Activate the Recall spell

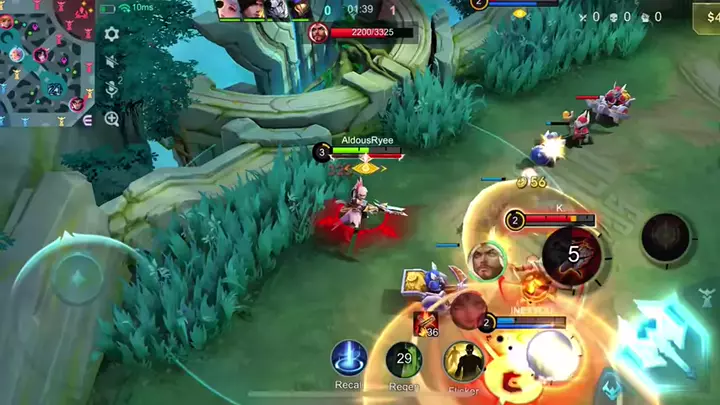point(349,359)
